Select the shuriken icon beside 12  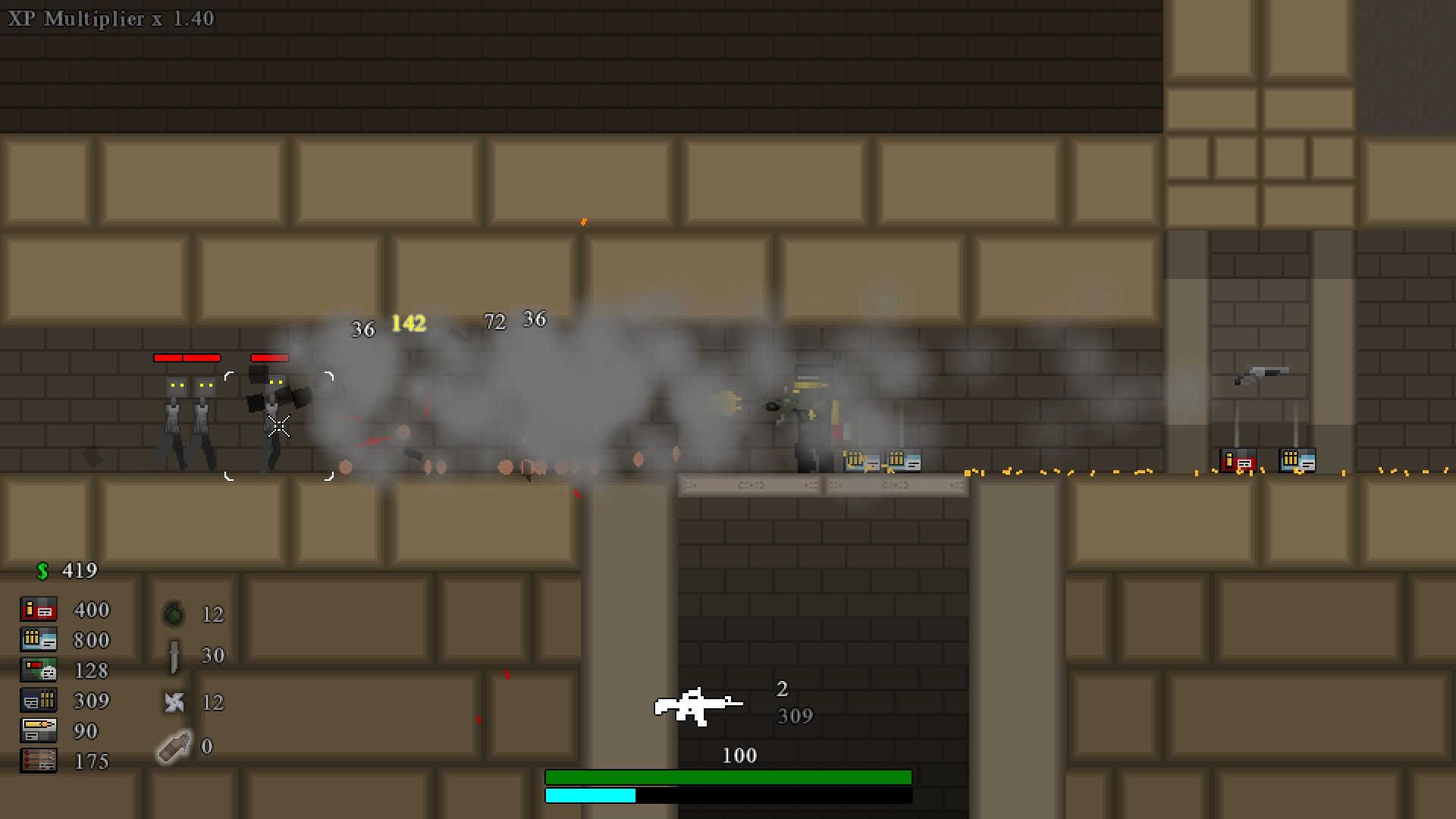173,703
